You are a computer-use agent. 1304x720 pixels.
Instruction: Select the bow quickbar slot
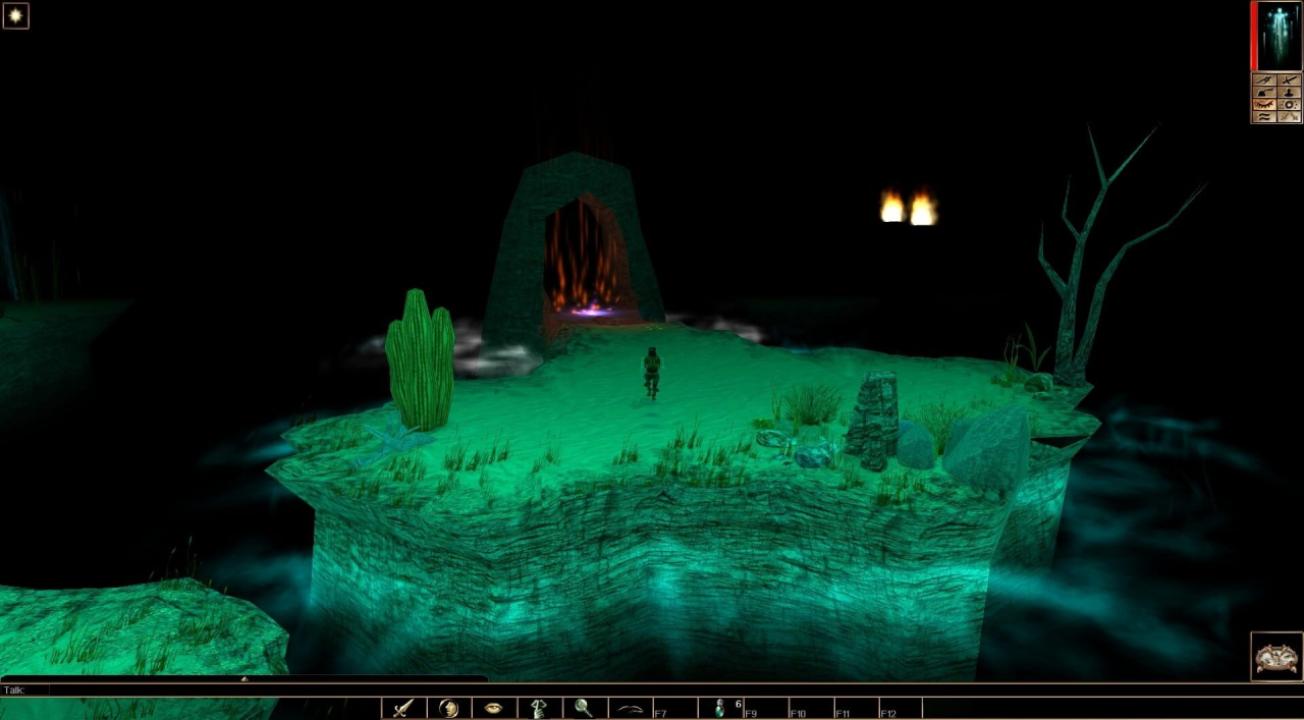(629, 708)
